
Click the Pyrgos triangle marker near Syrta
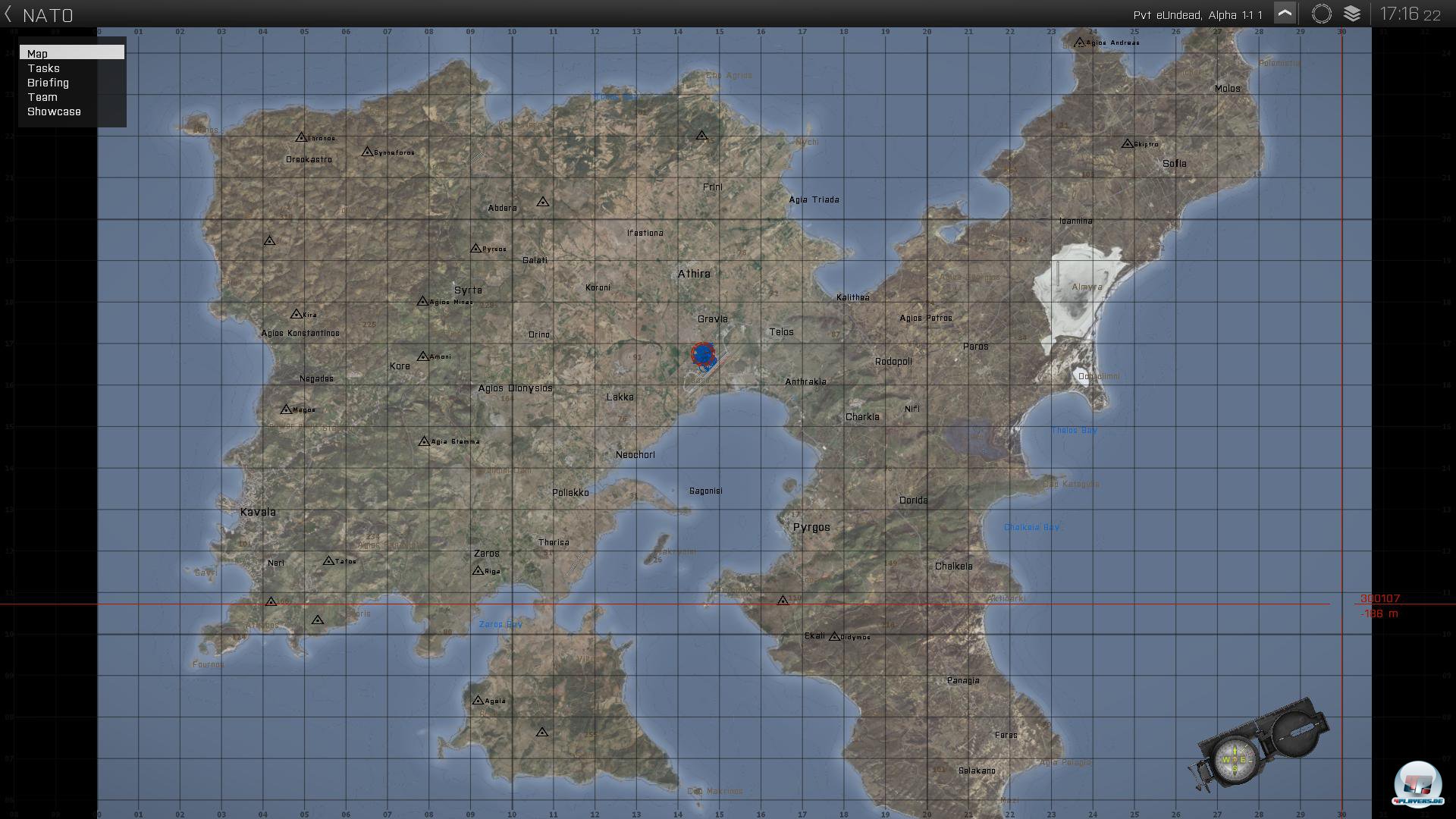click(x=476, y=247)
